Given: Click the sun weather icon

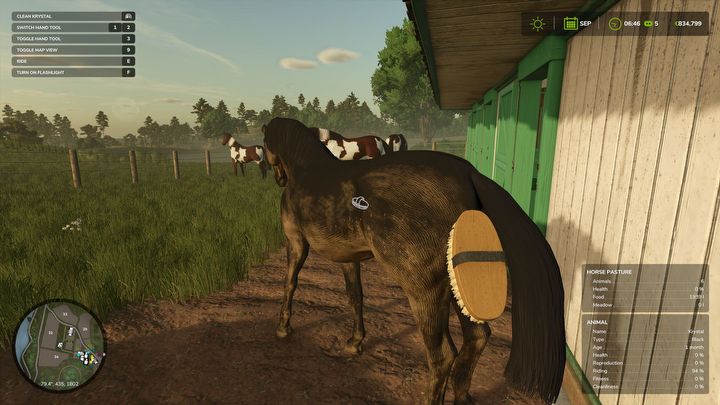Looking at the screenshot, I should click(x=538, y=23).
